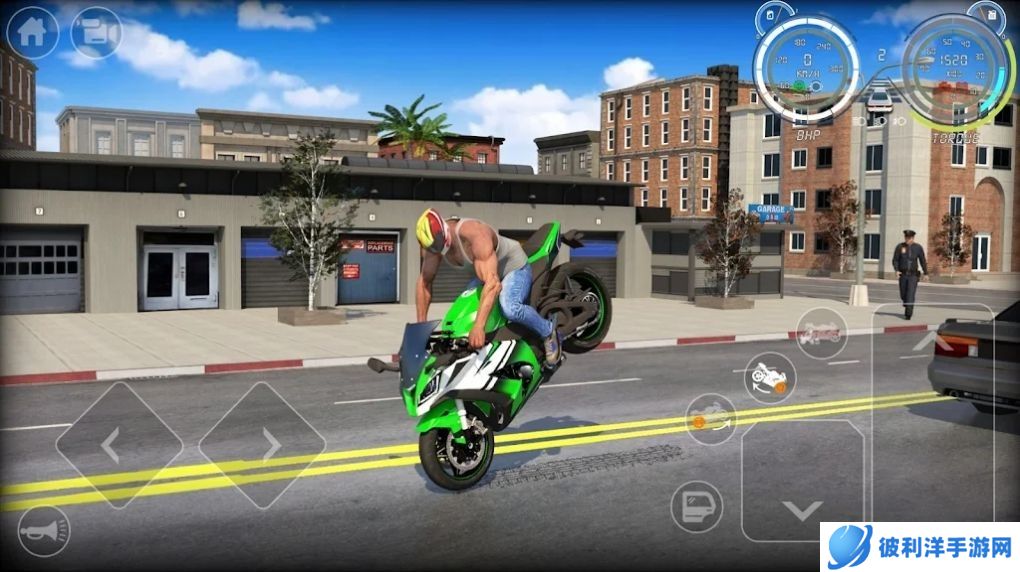
Task: Switch the camera view
Action: [x=97, y=33]
